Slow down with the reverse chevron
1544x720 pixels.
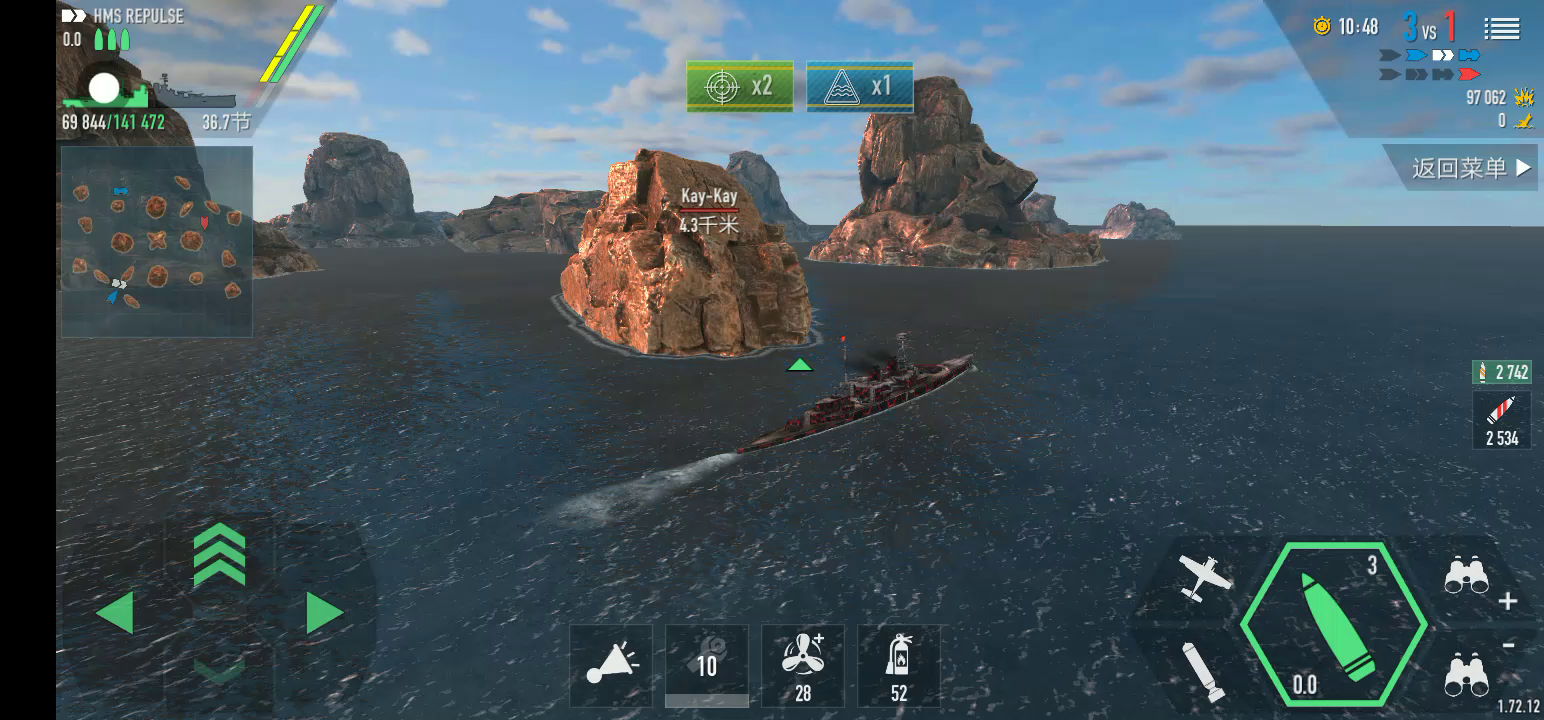219,670
